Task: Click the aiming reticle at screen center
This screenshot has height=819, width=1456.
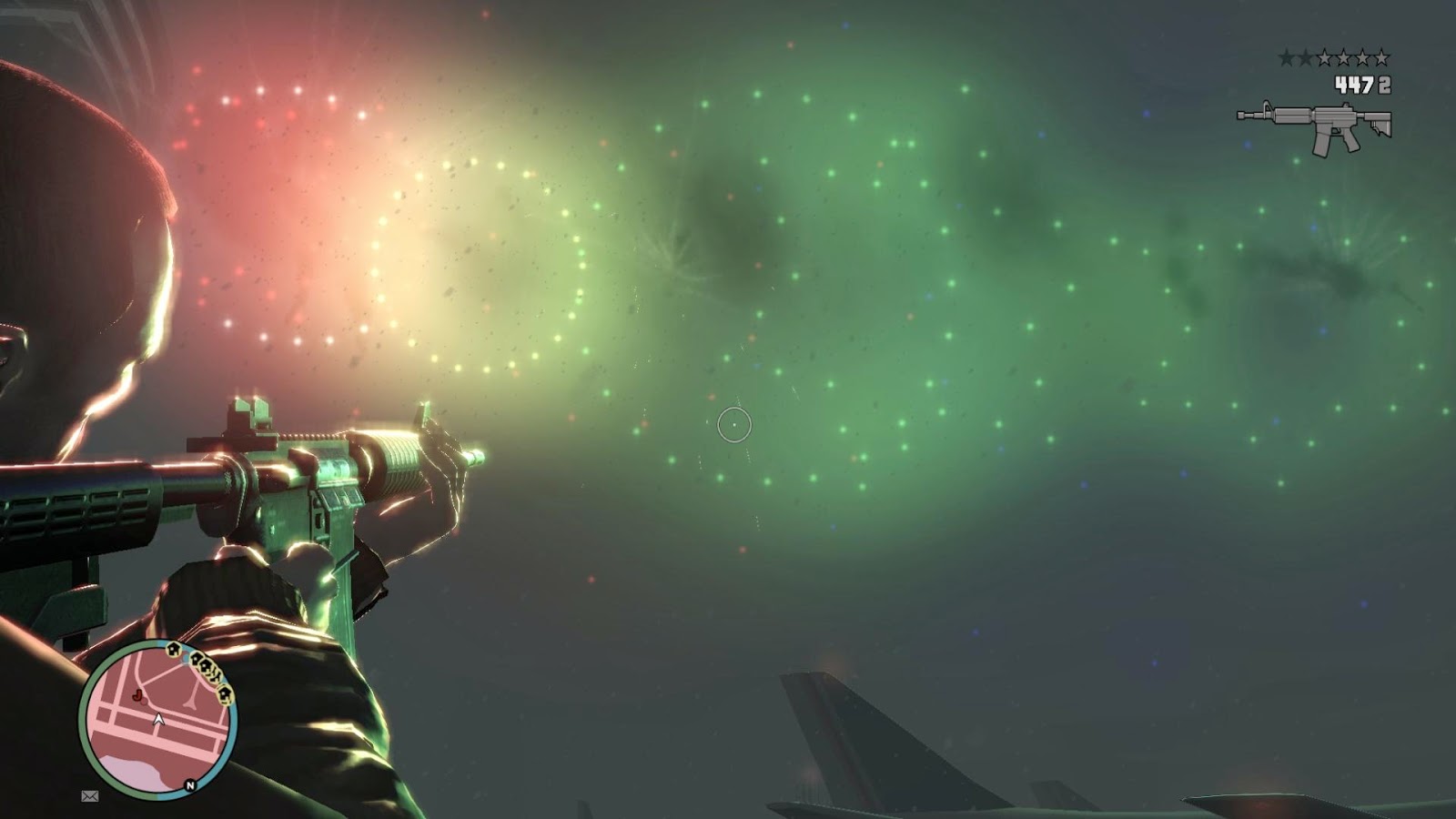Action: 734,425
